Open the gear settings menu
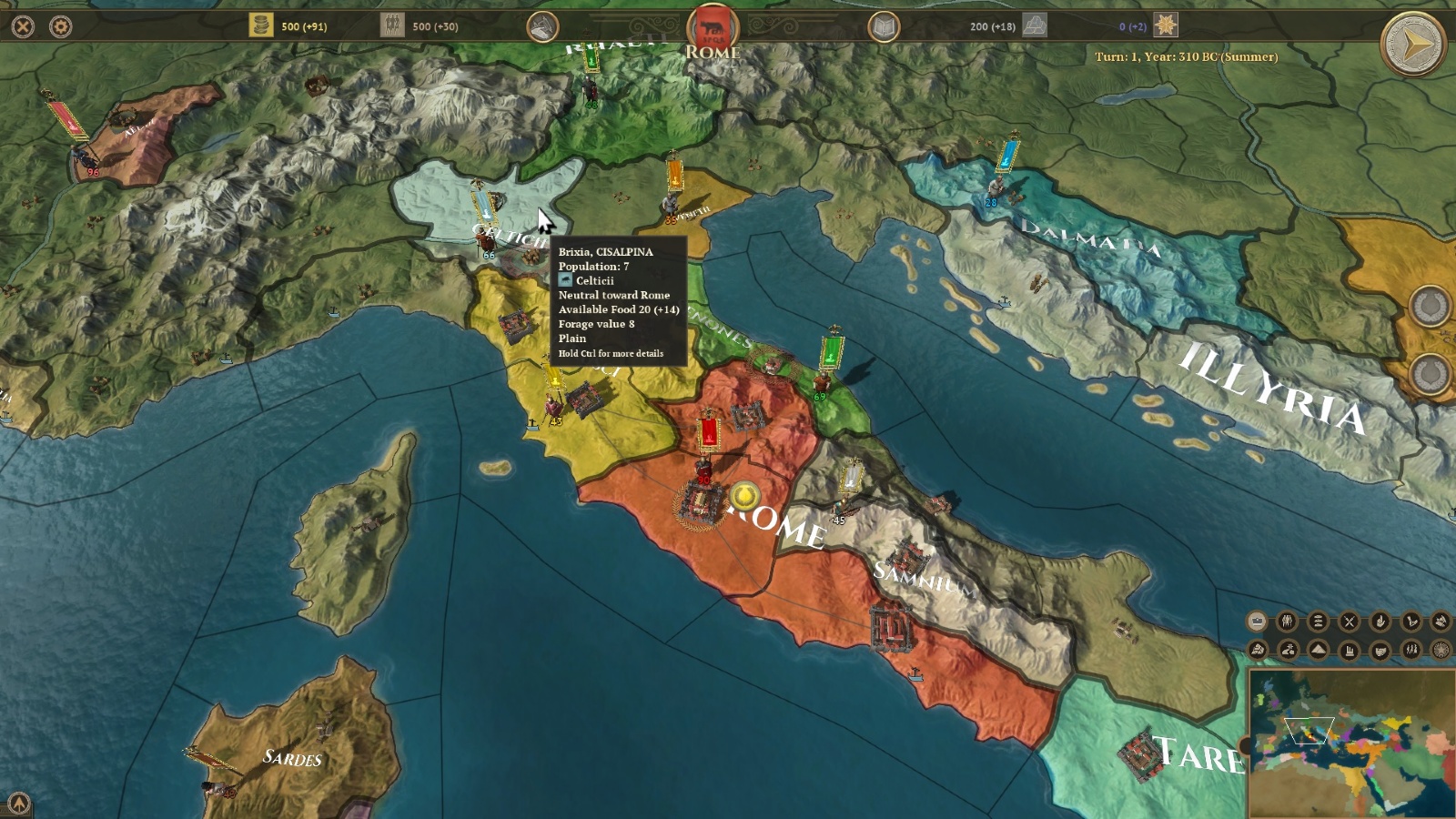 coord(60,26)
